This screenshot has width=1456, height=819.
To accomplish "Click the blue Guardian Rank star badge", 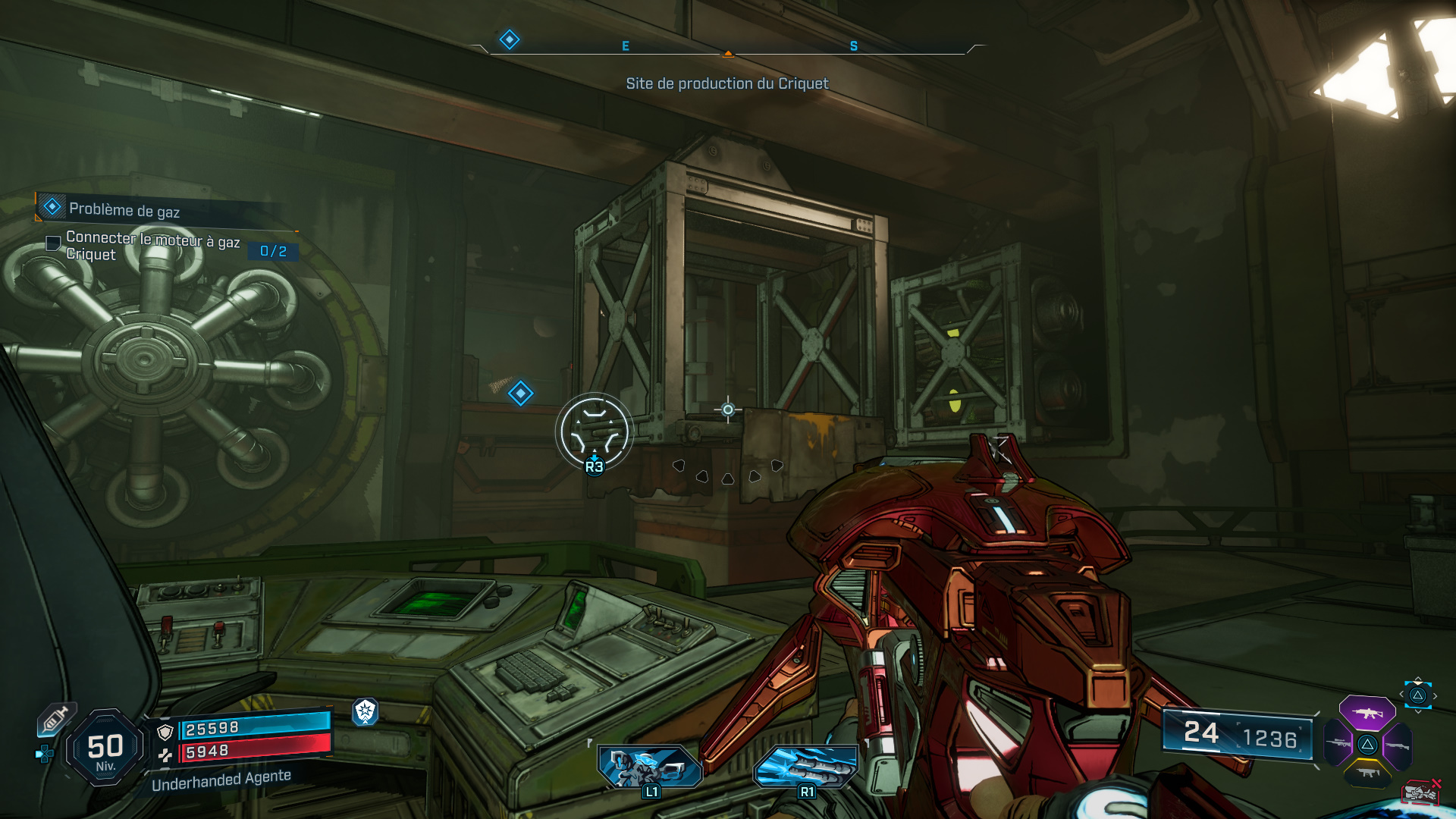I will tap(367, 714).
